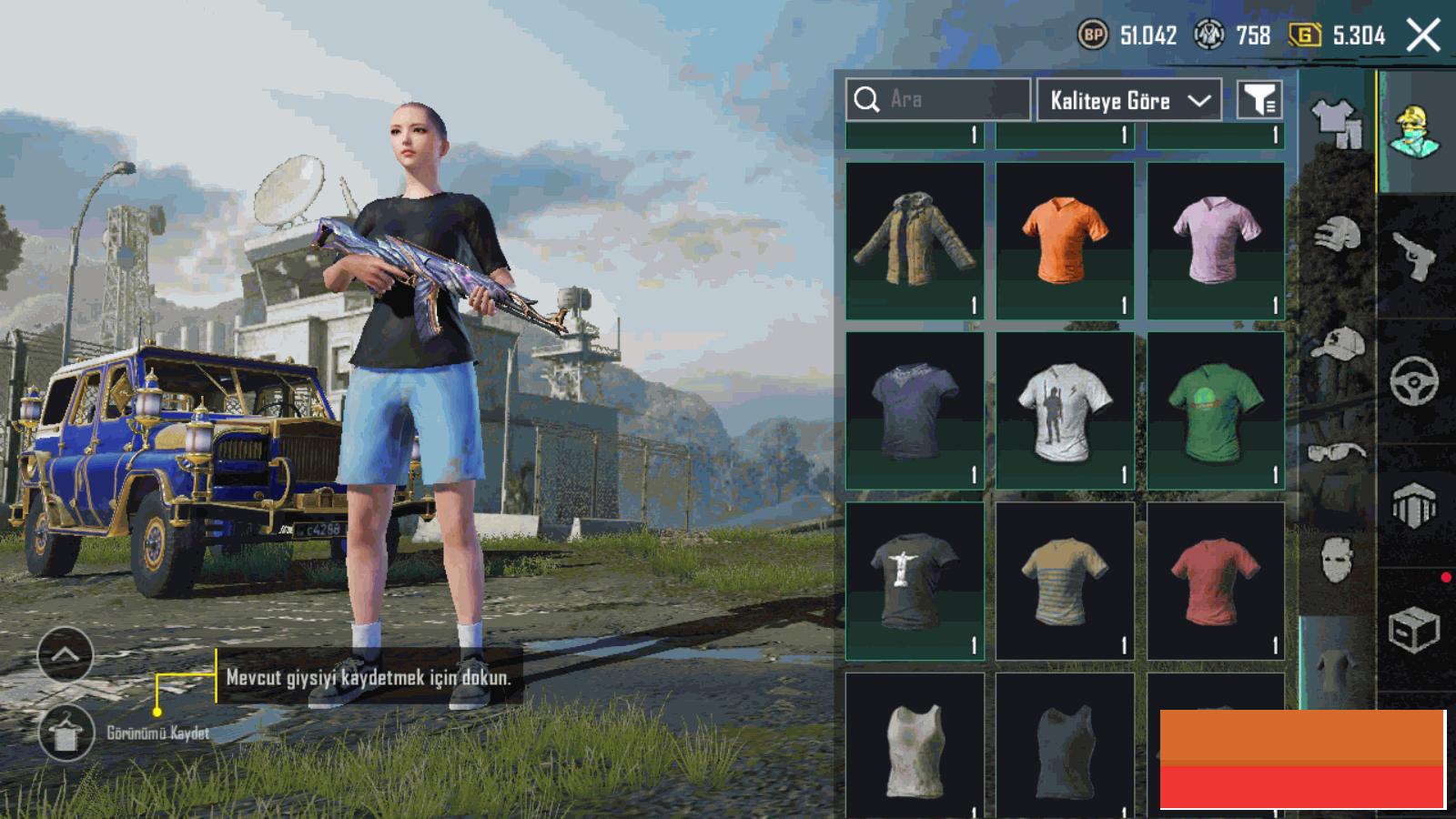Open the Kaliteye Göre sort dropdown
1456x819 pixels.
[1129, 100]
